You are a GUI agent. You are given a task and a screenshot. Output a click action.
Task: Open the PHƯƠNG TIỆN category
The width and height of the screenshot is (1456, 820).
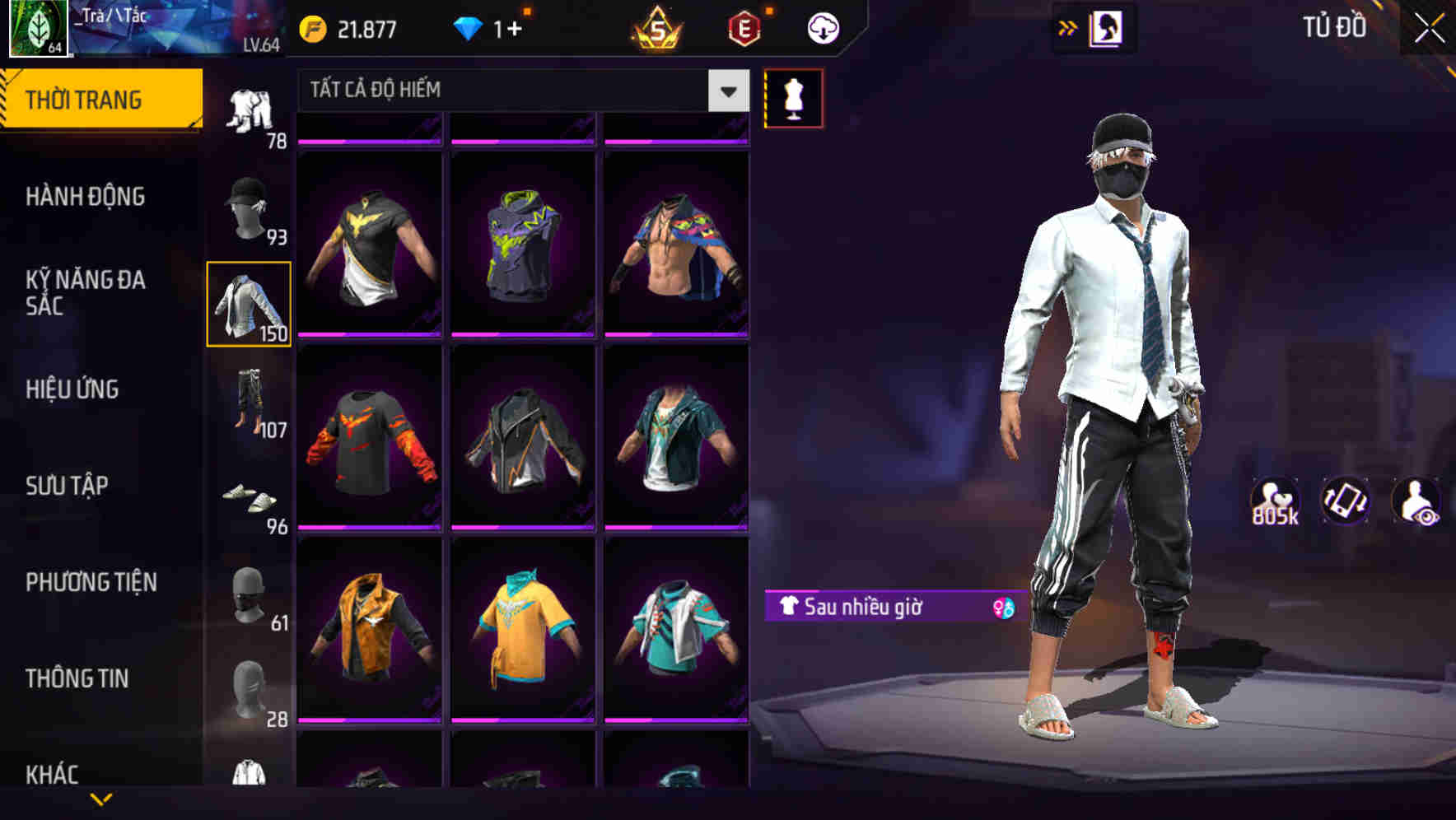click(91, 581)
